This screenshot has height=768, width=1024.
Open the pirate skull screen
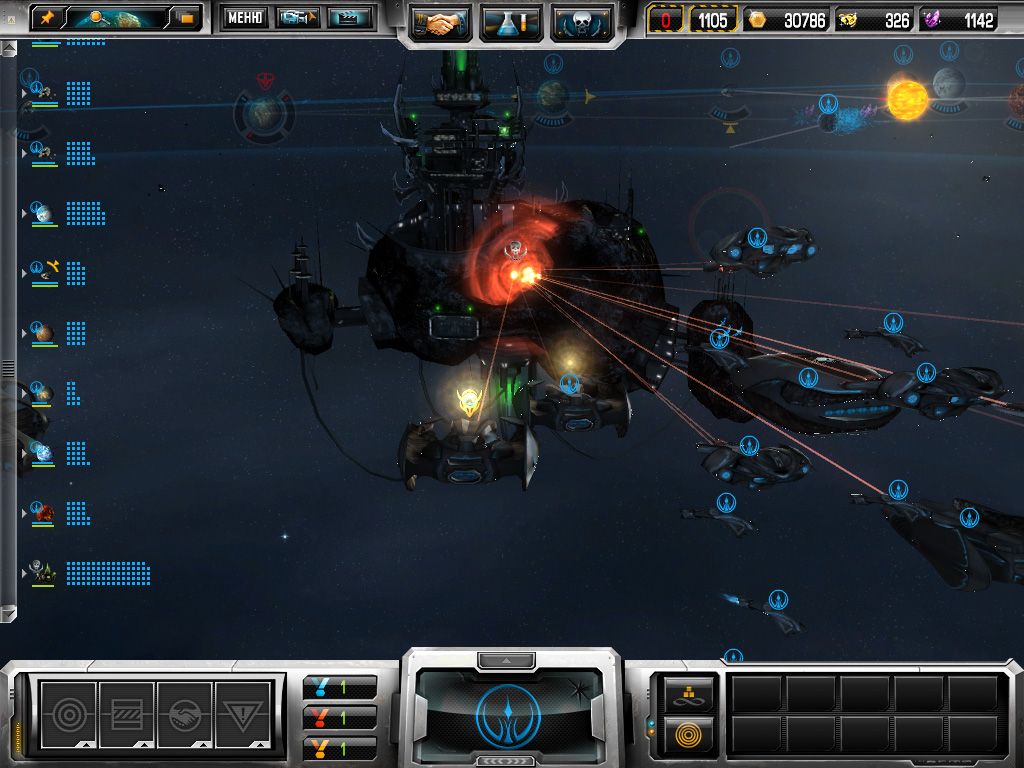click(x=581, y=22)
